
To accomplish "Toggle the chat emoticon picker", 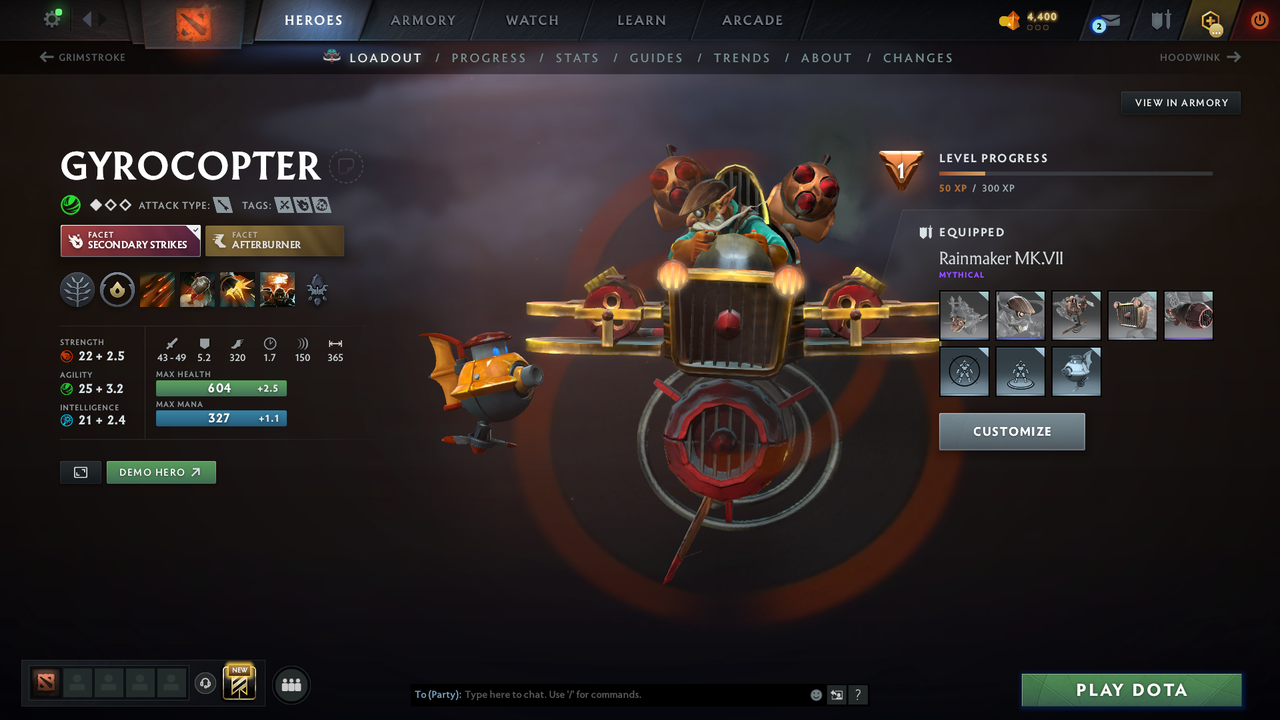I will click(x=815, y=694).
